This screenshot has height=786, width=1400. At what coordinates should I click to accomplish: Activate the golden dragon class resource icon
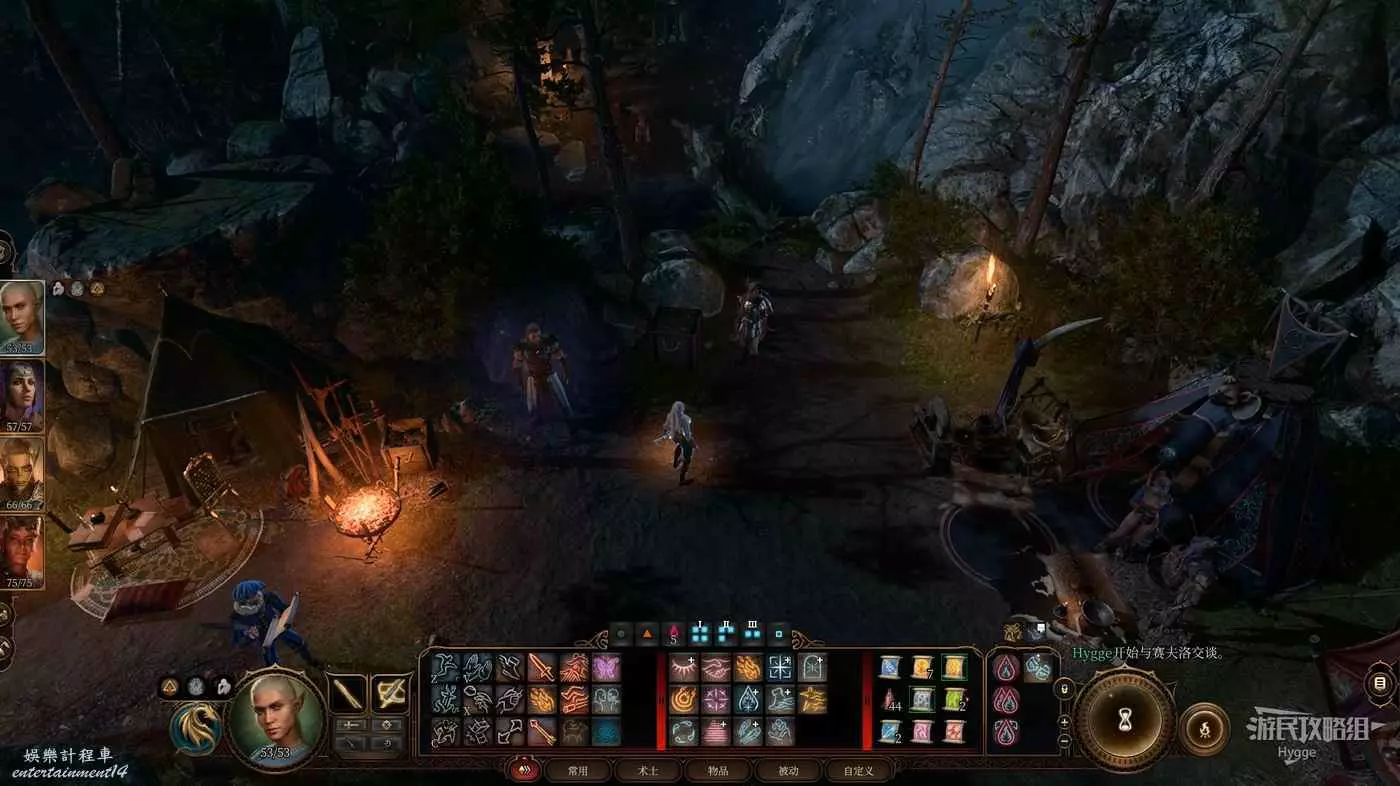[x=196, y=727]
